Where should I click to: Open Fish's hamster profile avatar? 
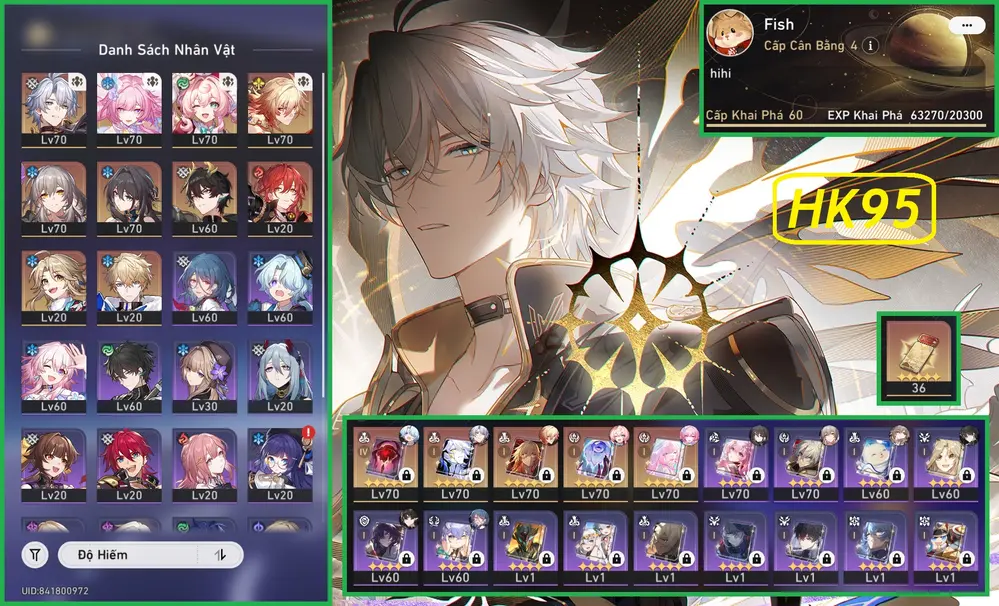(x=729, y=35)
